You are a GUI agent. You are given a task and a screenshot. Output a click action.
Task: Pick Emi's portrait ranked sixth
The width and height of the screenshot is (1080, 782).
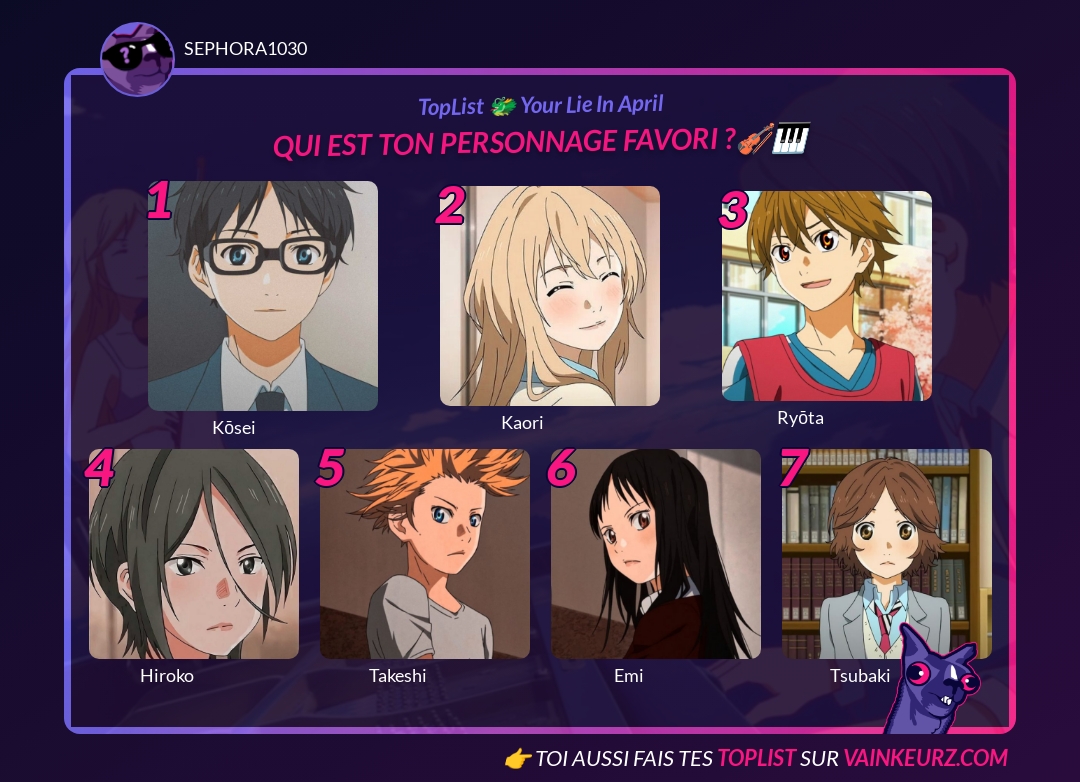pos(656,554)
